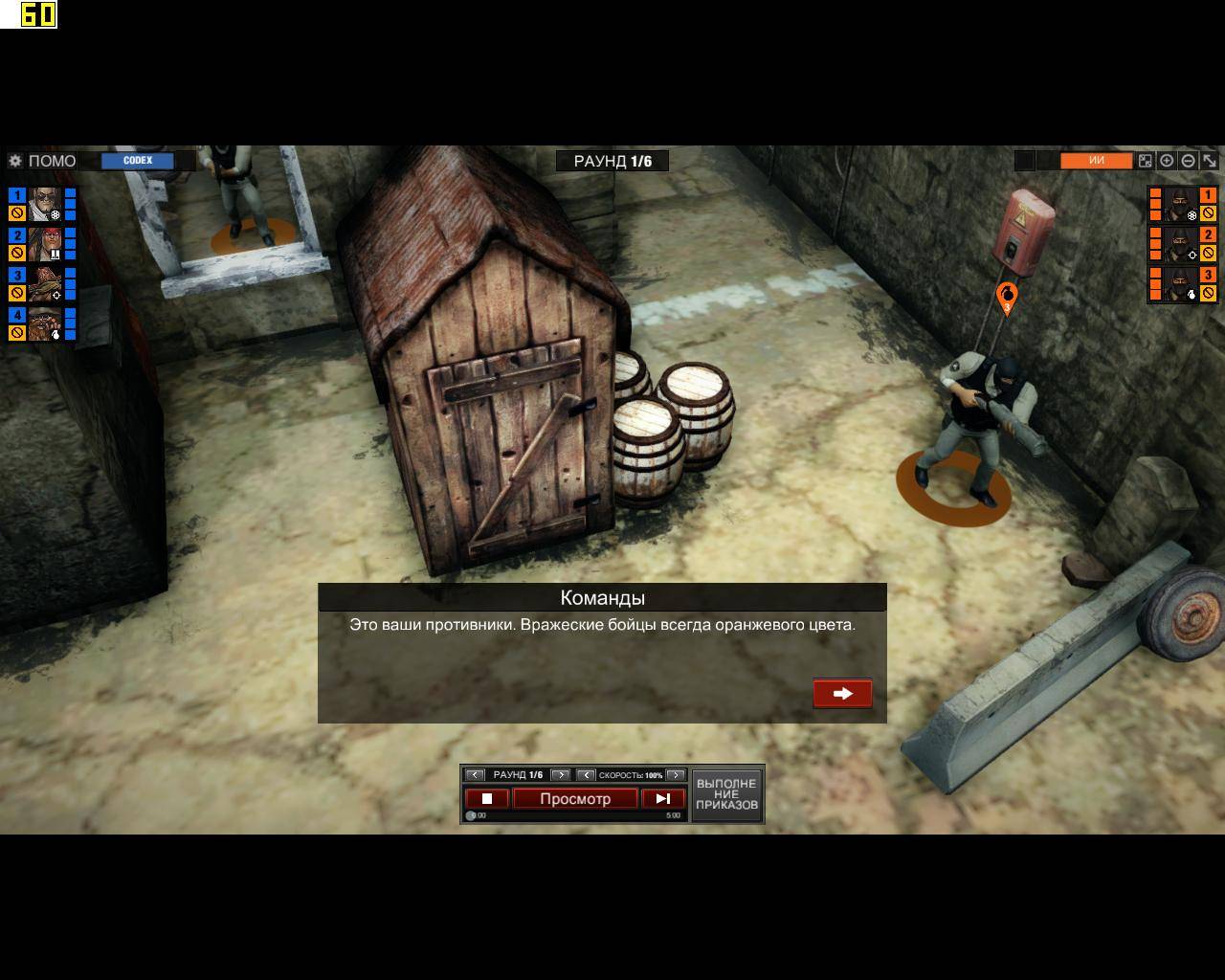
Task: Go to the next round arrow
Action: pos(561,775)
